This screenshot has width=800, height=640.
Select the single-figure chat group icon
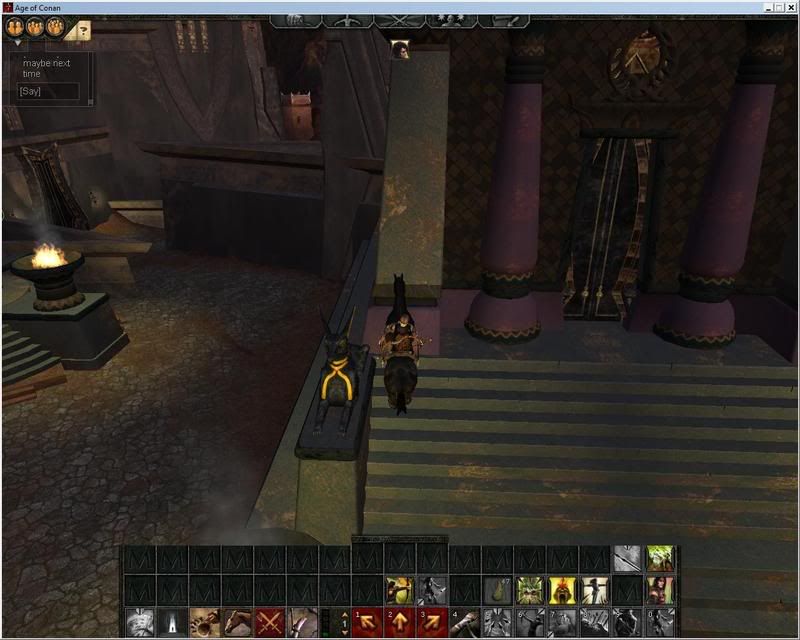tap(15, 28)
